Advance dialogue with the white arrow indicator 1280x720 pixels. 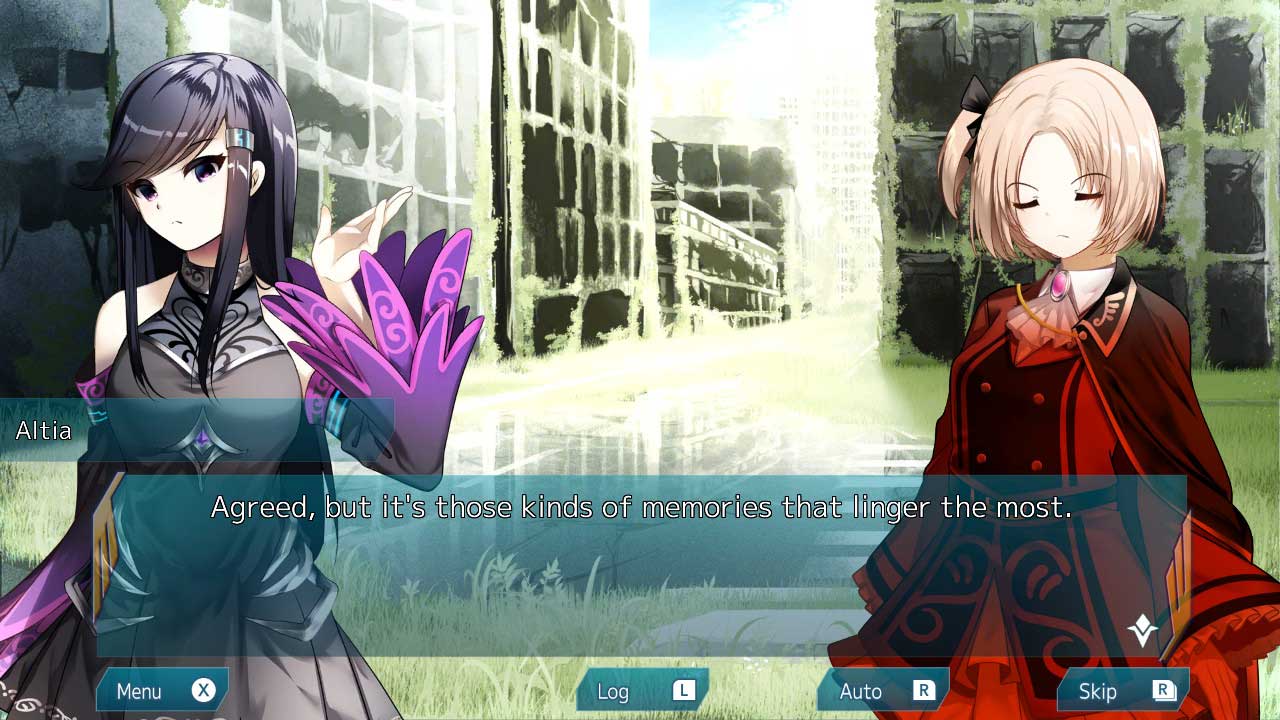pos(1142,630)
